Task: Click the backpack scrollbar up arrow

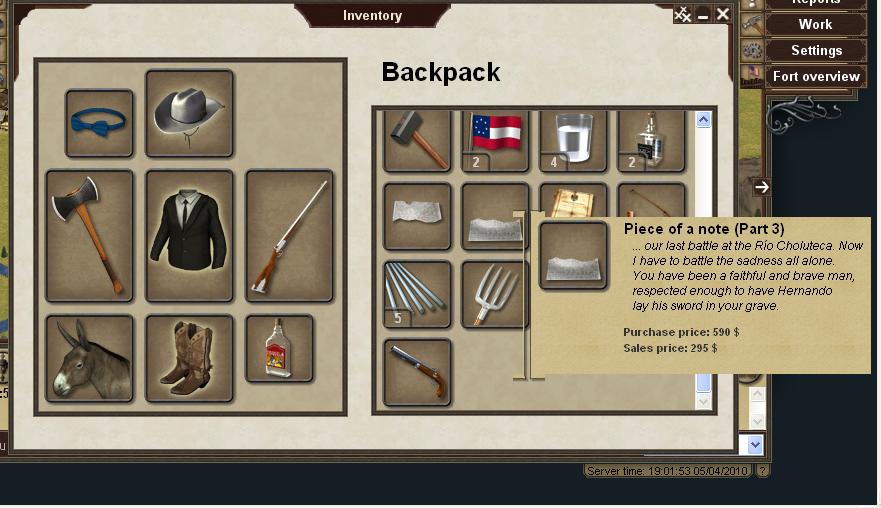Action: [x=703, y=120]
